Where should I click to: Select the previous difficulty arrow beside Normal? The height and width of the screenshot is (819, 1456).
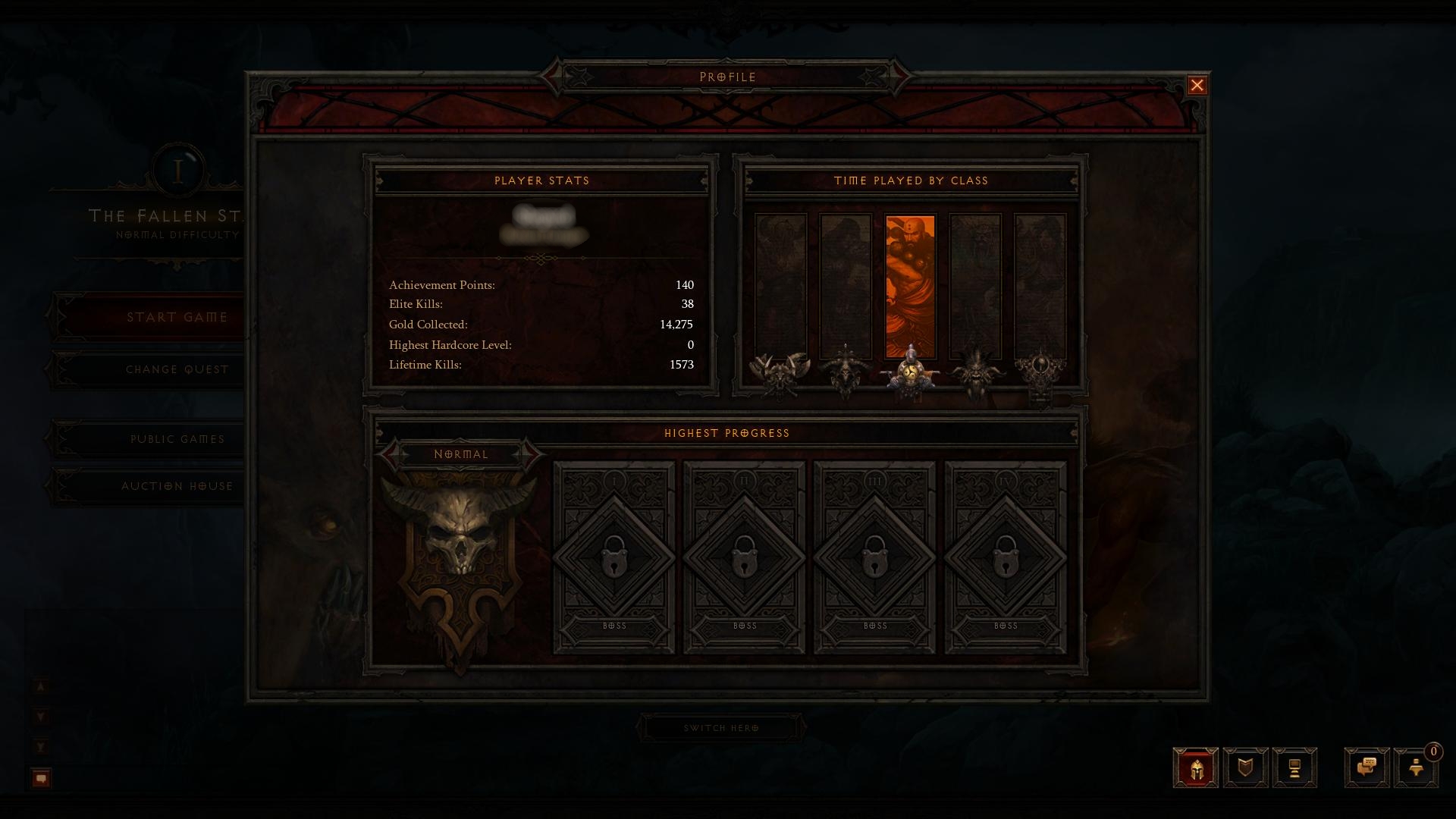click(x=390, y=454)
